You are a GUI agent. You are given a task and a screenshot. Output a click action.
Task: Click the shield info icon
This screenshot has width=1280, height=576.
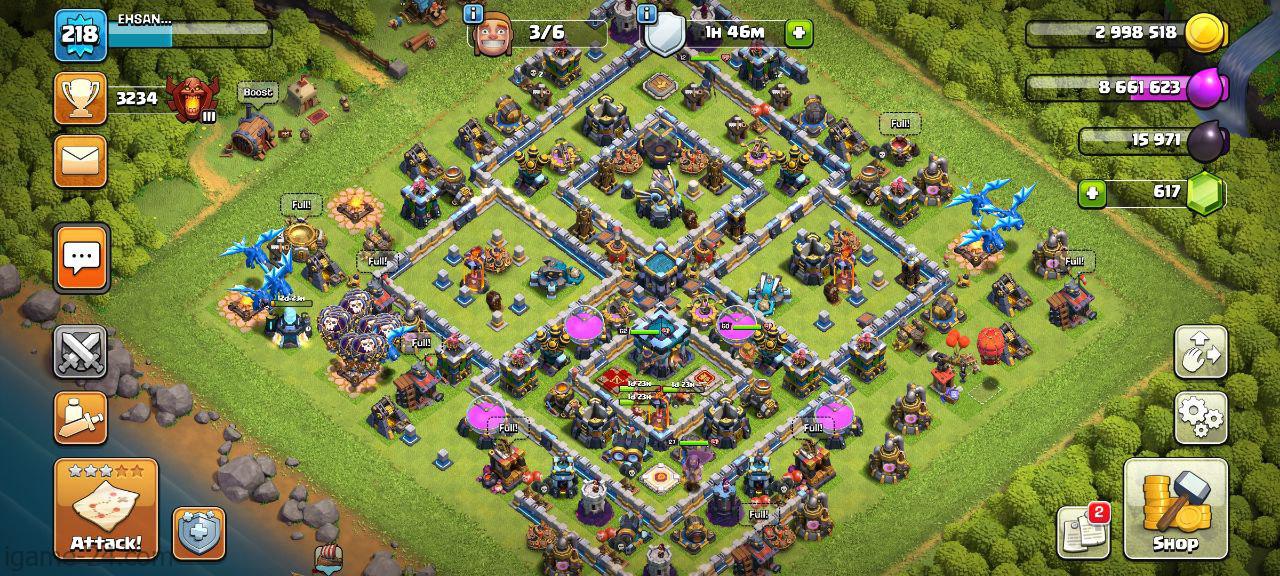[x=646, y=14]
